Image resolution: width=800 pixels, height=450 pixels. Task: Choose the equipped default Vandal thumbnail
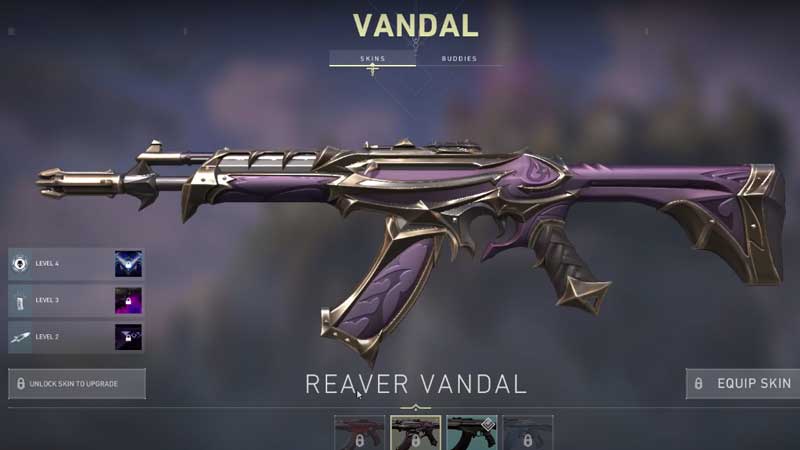(x=471, y=432)
